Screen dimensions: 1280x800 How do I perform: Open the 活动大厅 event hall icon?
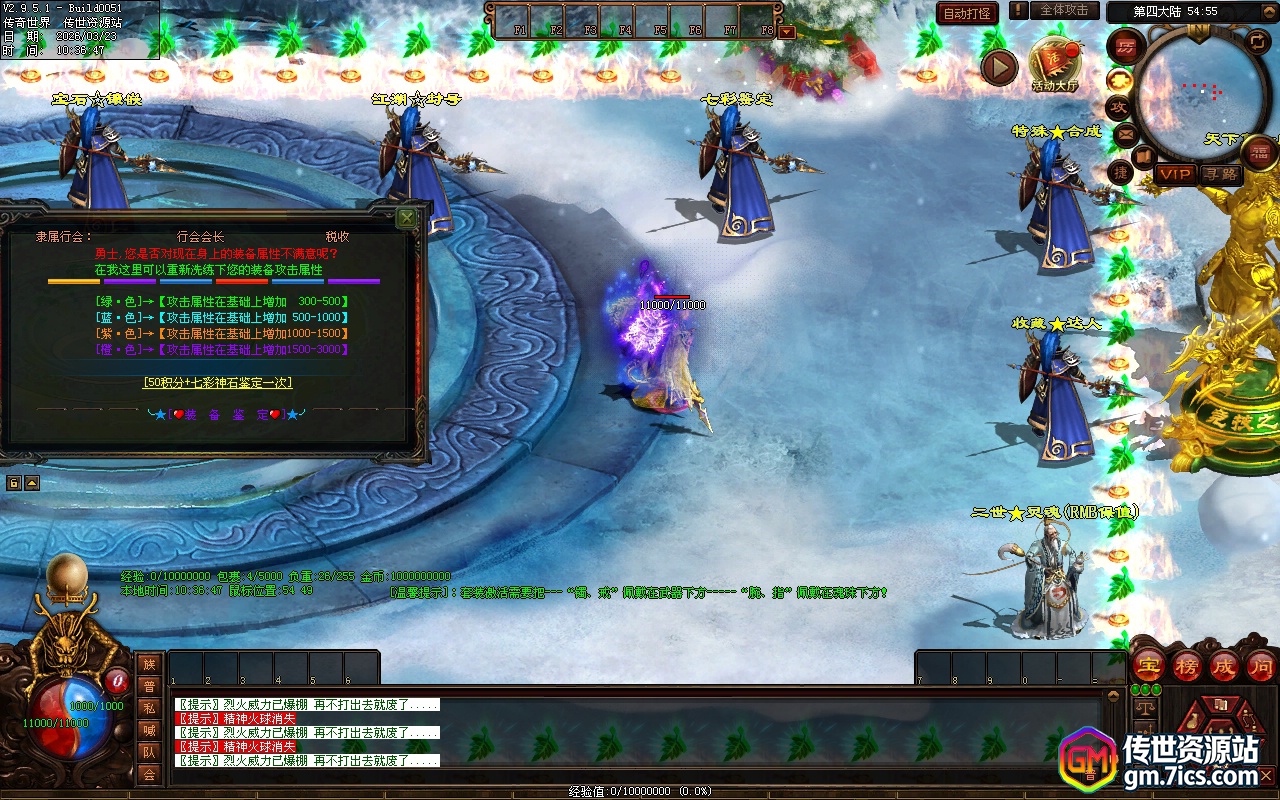(1055, 64)
